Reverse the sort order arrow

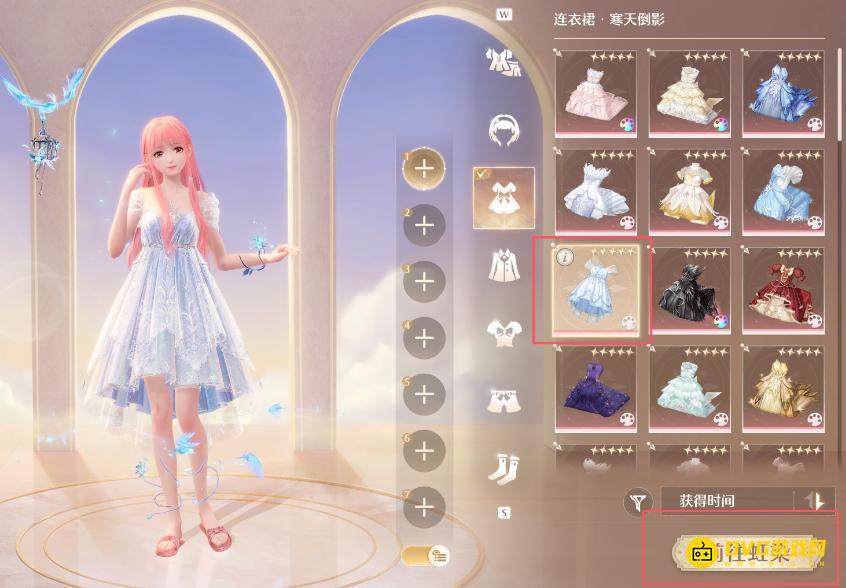pos(814,501)
